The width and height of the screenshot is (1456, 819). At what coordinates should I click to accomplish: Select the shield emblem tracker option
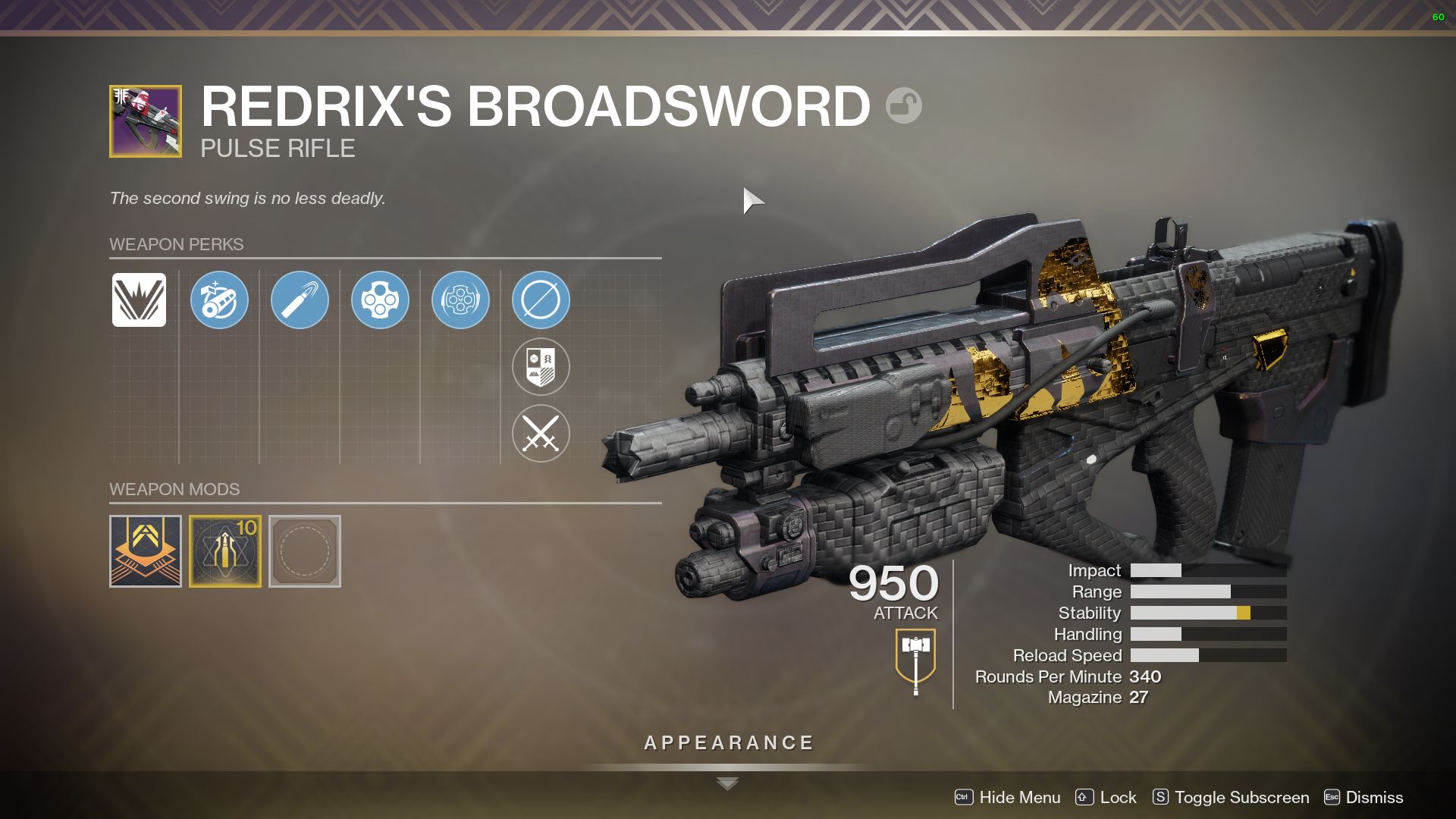(541, 367)
